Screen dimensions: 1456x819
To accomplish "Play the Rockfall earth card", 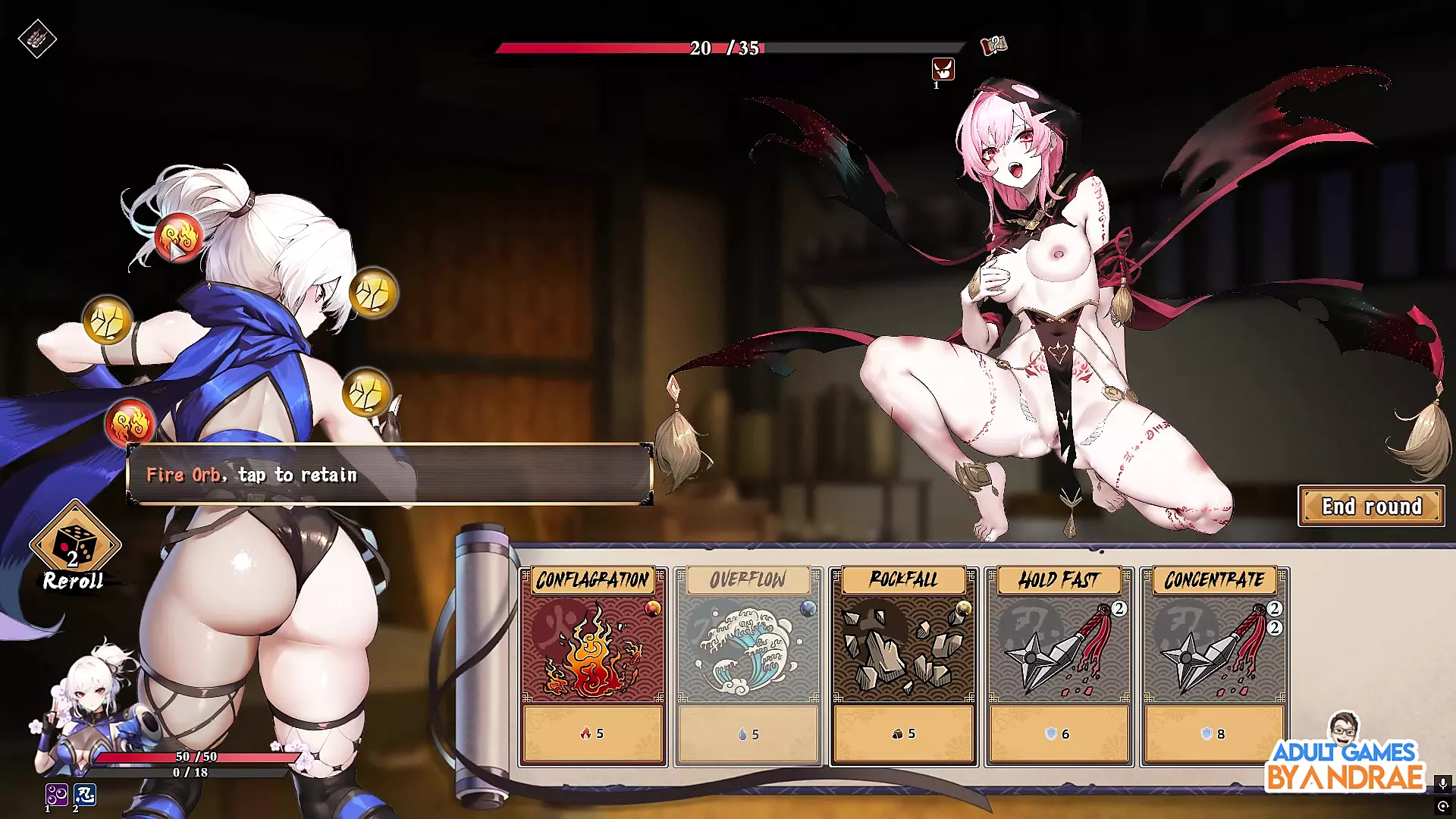I will (903, 666).
